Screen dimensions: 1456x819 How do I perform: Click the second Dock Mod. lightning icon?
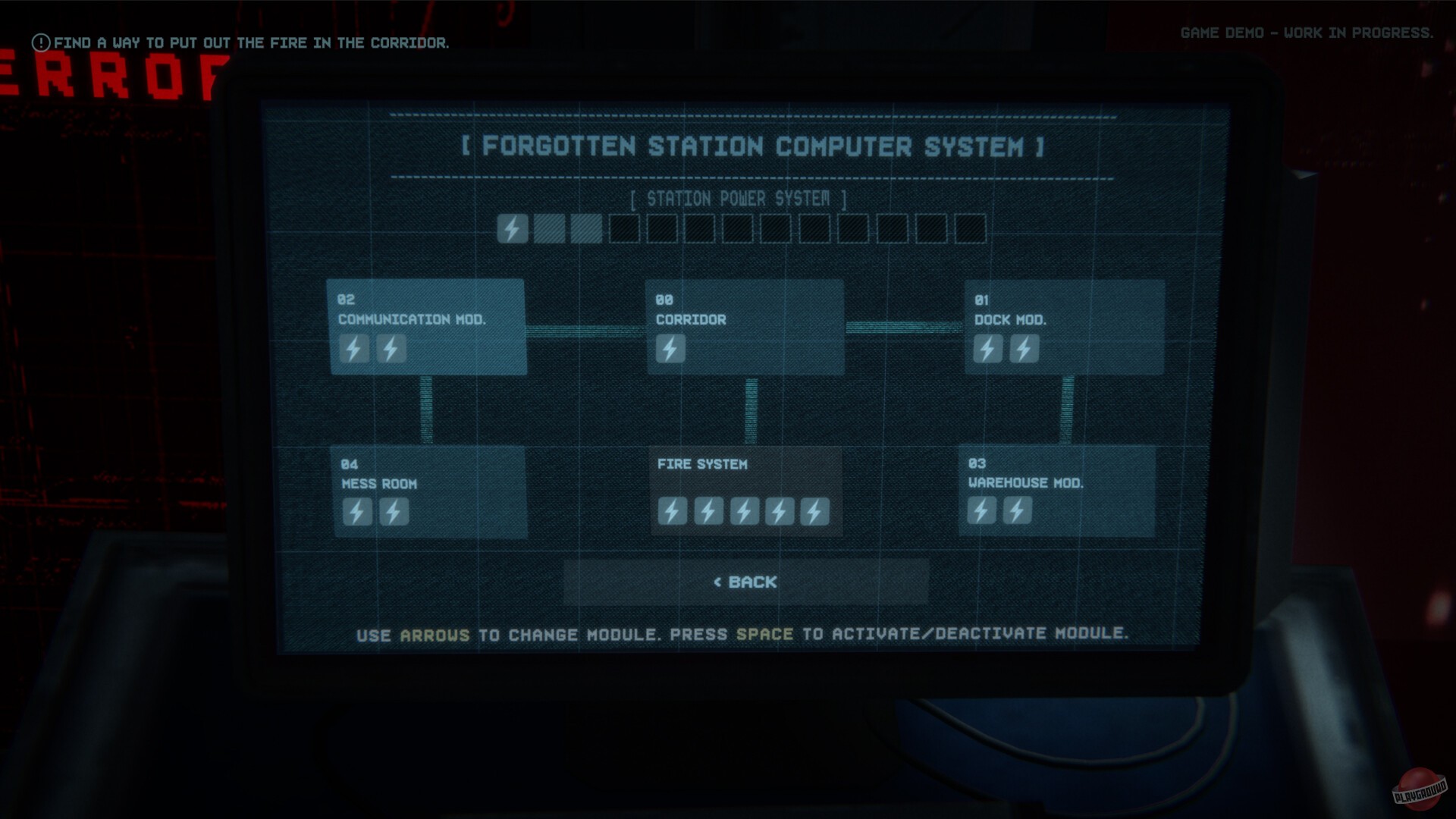[1025, 349]
